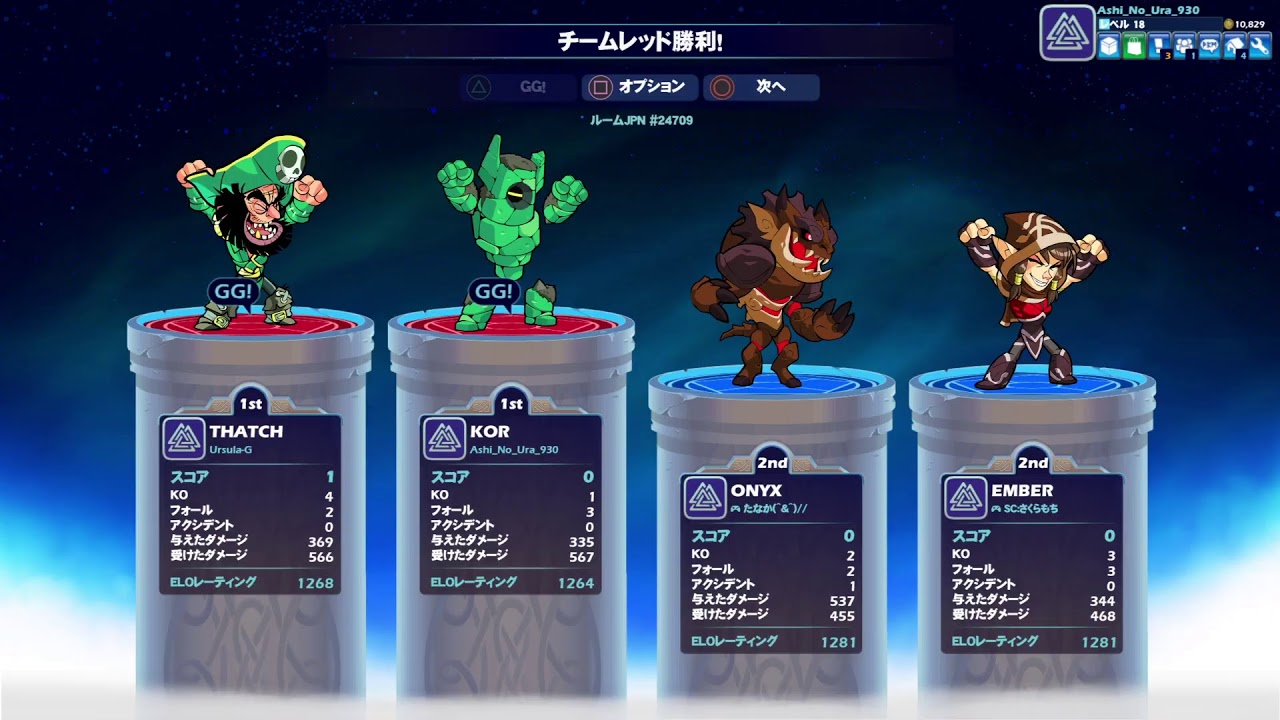
Task: Click the Ashi_No_Ura_930 profile avatar
Action: (1067, 33)
